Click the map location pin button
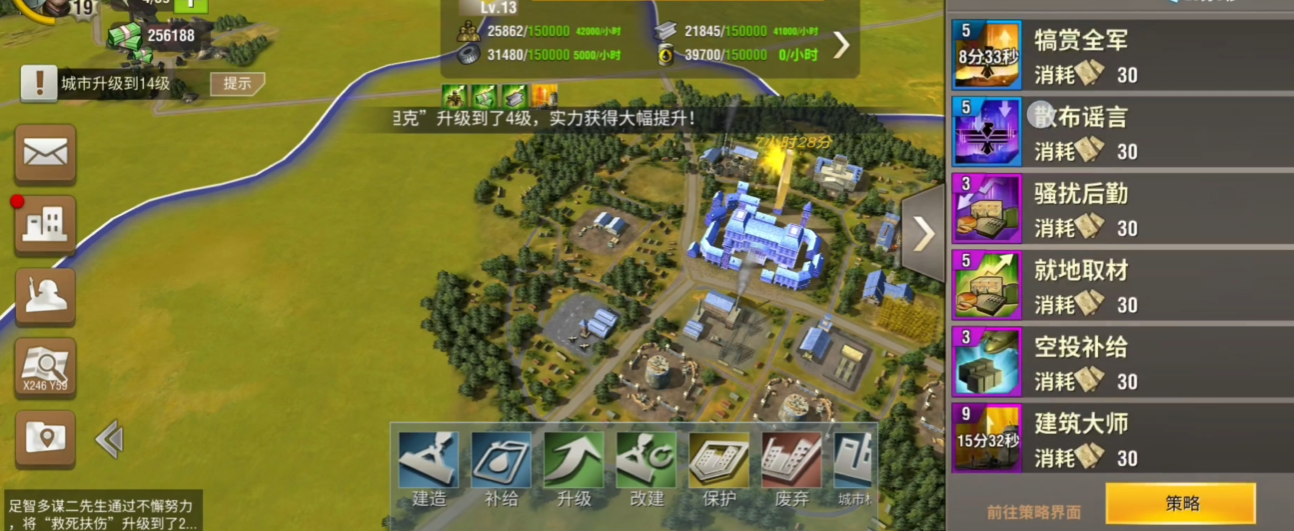Screen dimensions: 1294x531 click(x=45, y=438)
